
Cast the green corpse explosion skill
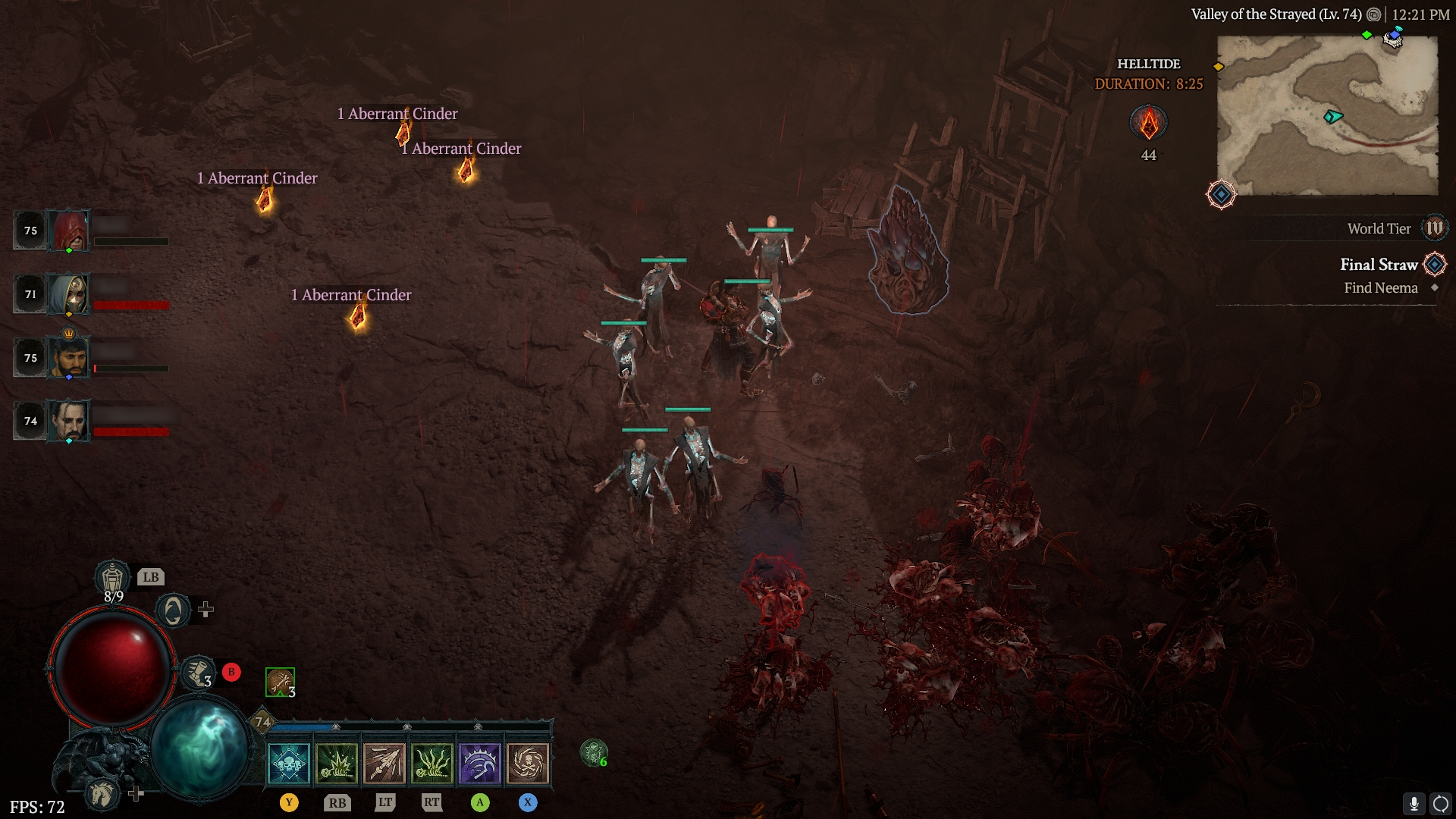[x=337, y=763]
